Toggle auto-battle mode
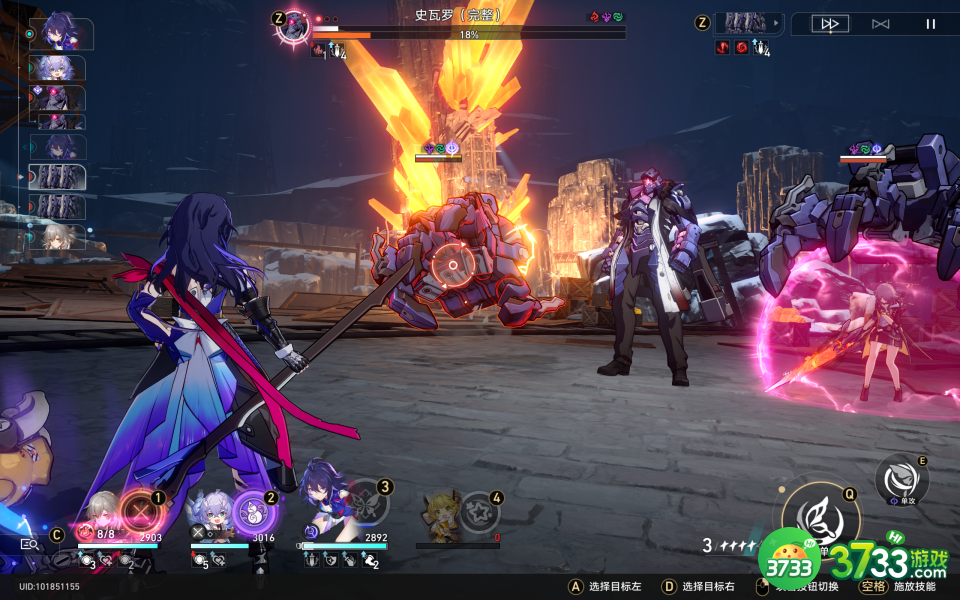 click(x=880, y=23)
